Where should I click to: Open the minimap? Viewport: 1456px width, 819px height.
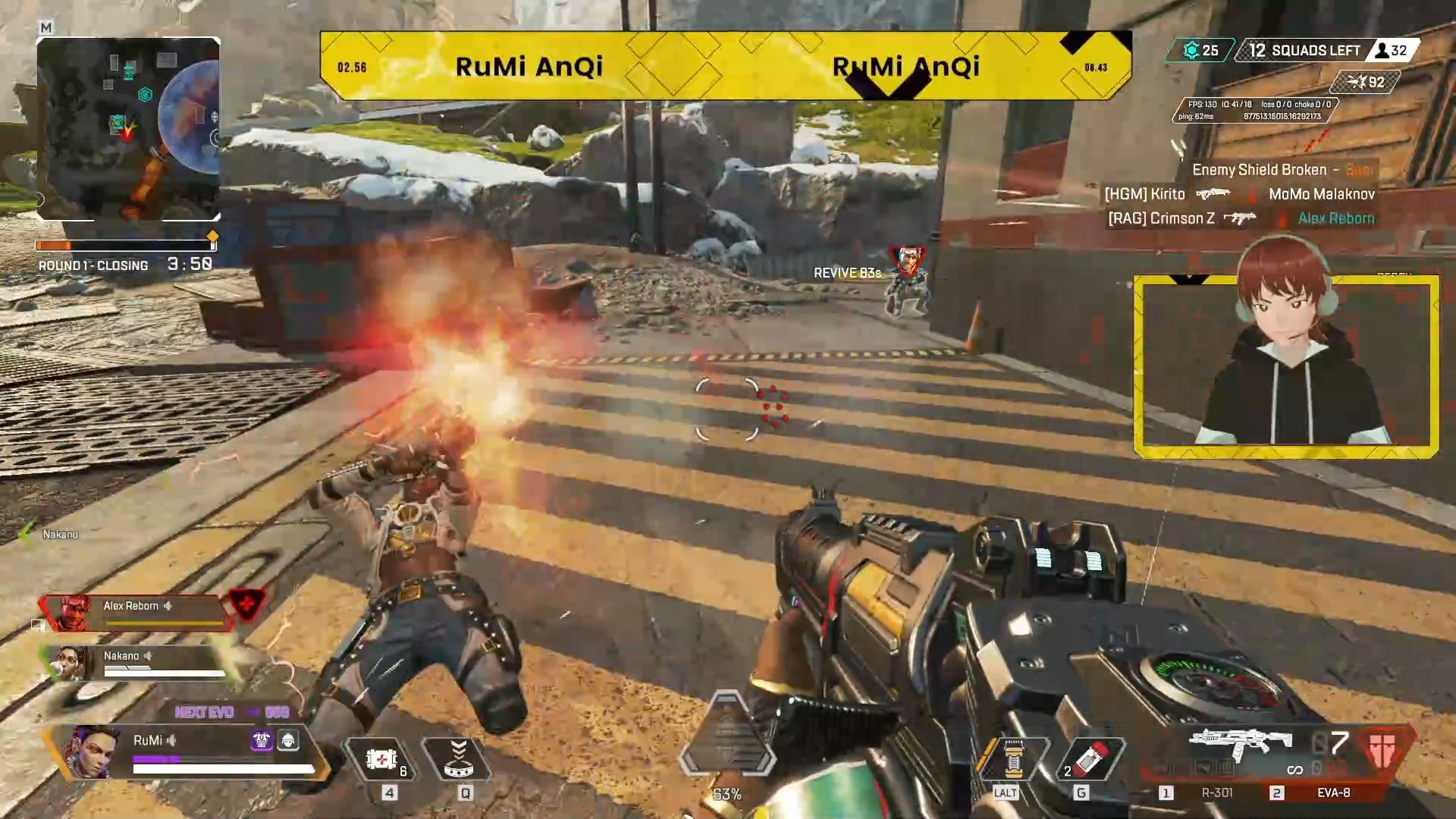pyautogui.click(x=128, y=129)
